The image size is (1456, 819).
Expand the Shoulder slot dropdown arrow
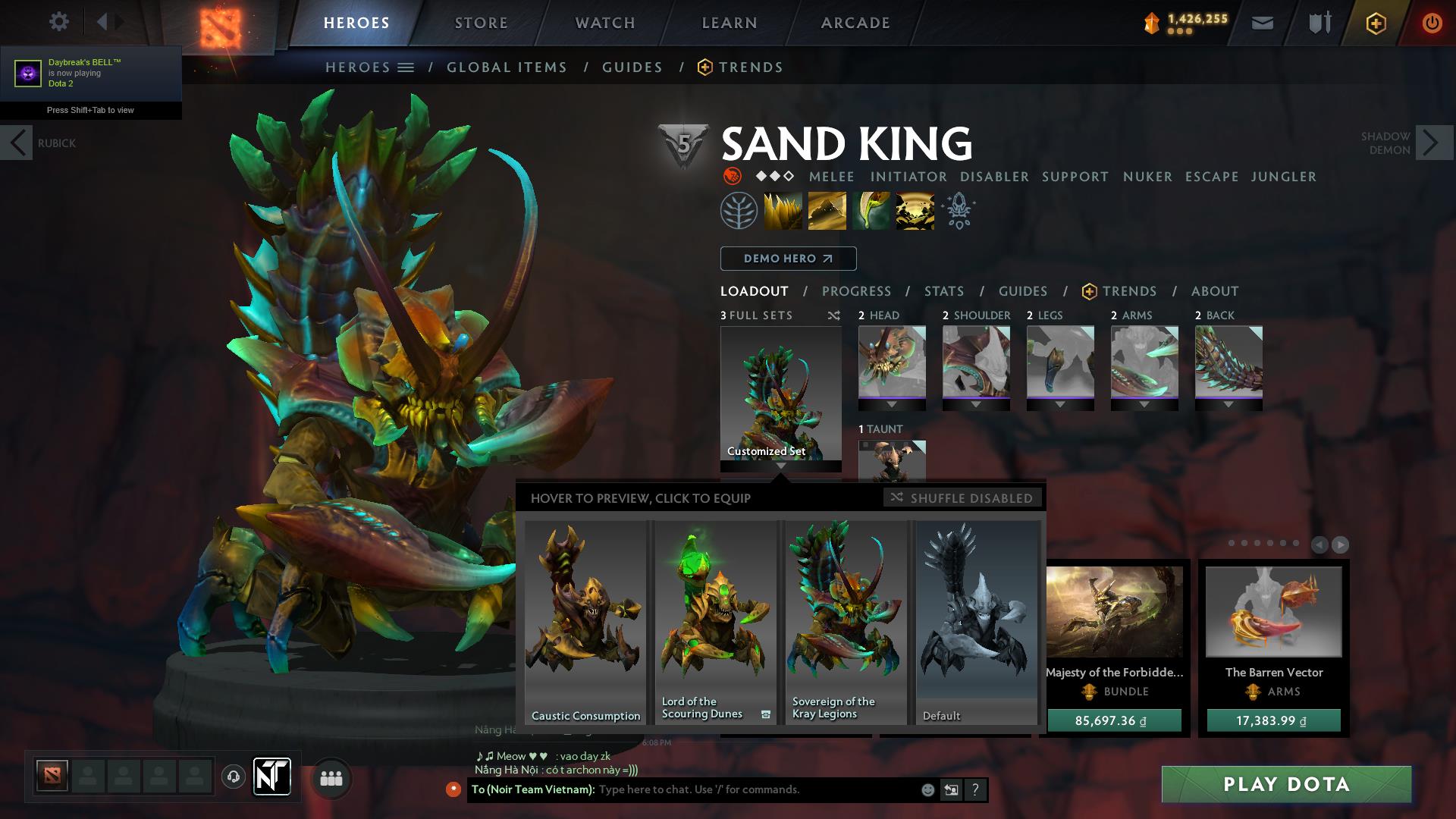[x=977, y=403]
